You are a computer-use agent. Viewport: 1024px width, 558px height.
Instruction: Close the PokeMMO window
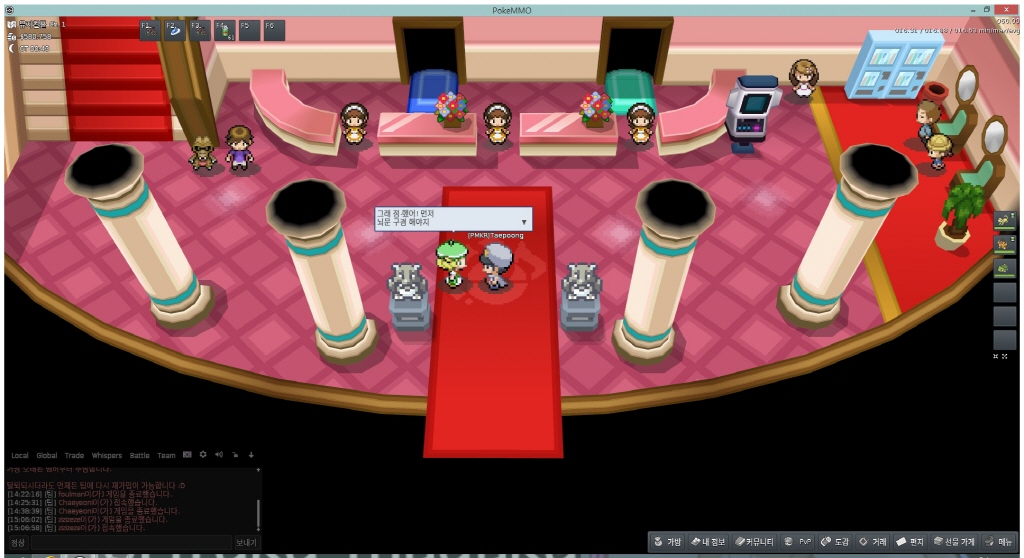[1012, 8]
